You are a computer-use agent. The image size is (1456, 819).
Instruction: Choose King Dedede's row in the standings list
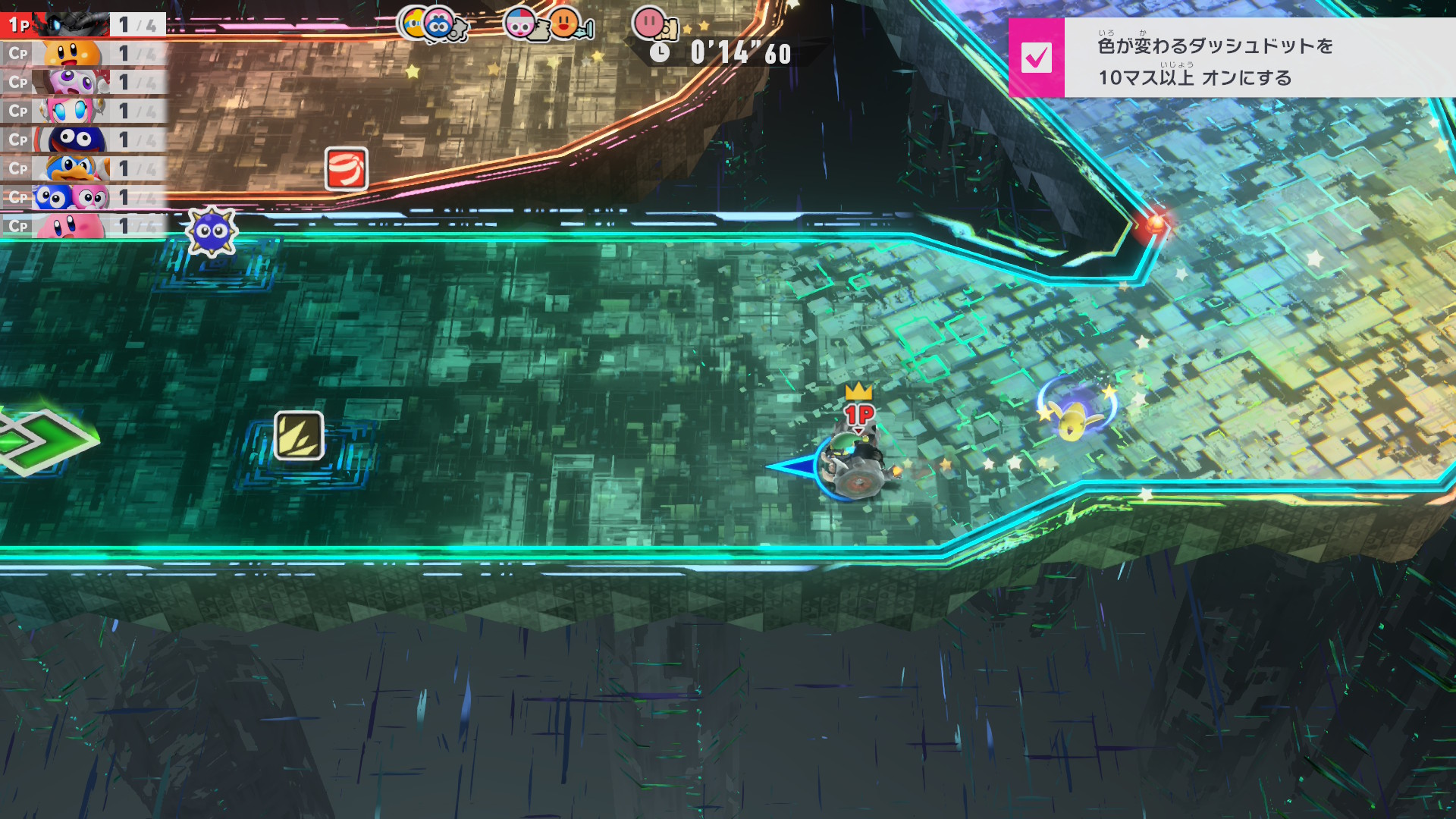coord(83,168)
